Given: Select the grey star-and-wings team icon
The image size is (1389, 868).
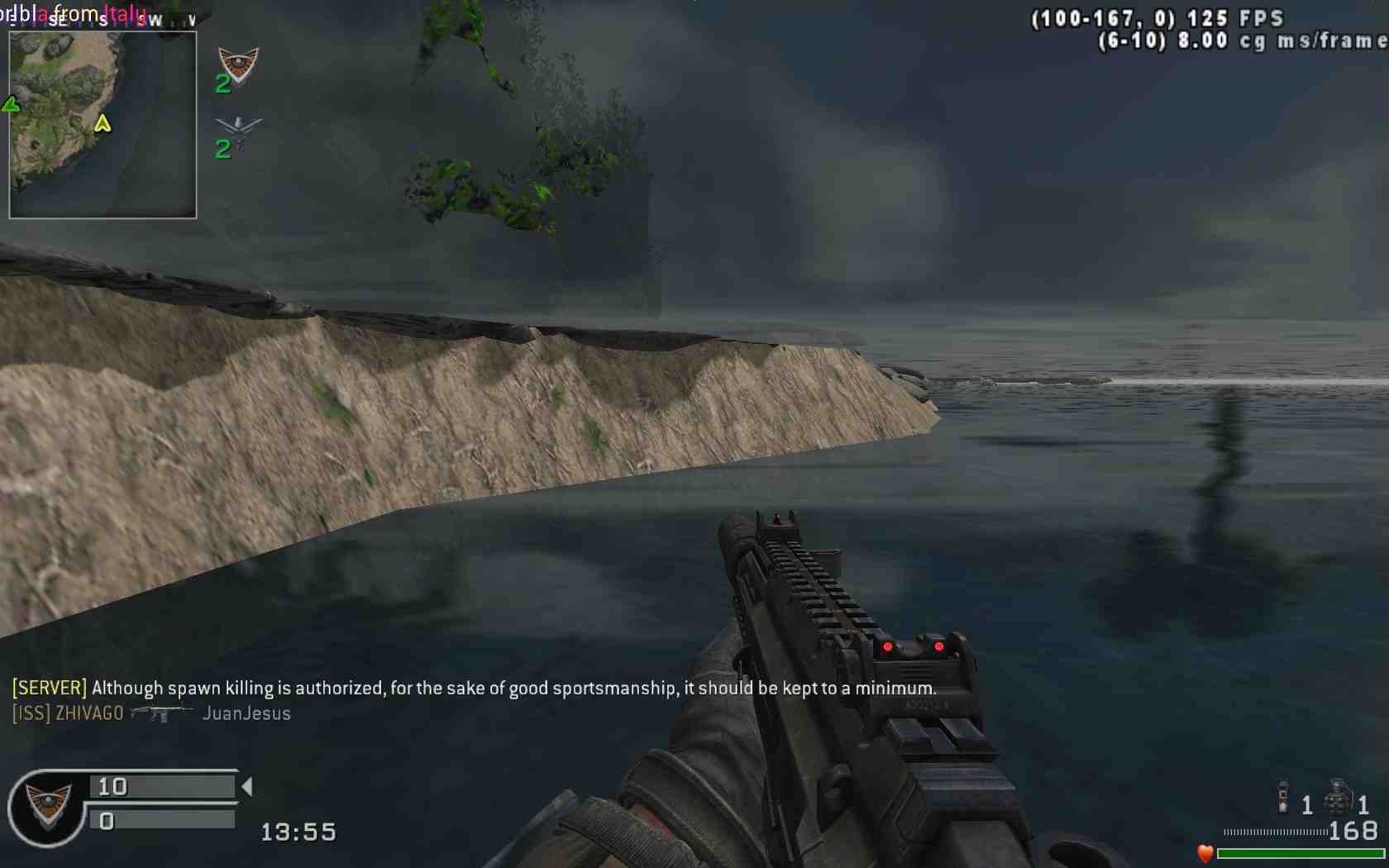Looking at the screenshot, I should (238, 129).
